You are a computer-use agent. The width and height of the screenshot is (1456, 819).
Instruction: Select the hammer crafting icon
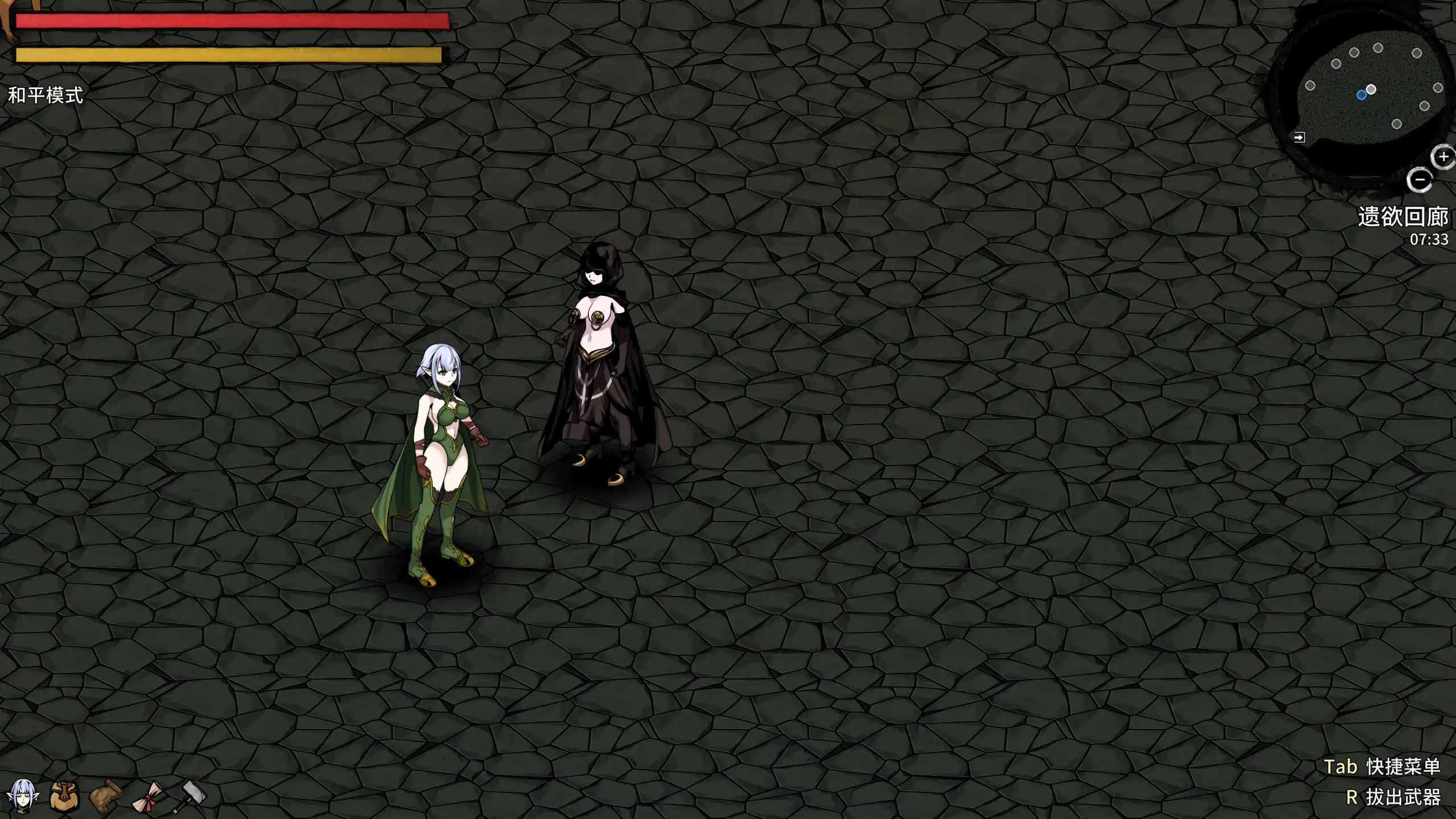click(189, 796)
